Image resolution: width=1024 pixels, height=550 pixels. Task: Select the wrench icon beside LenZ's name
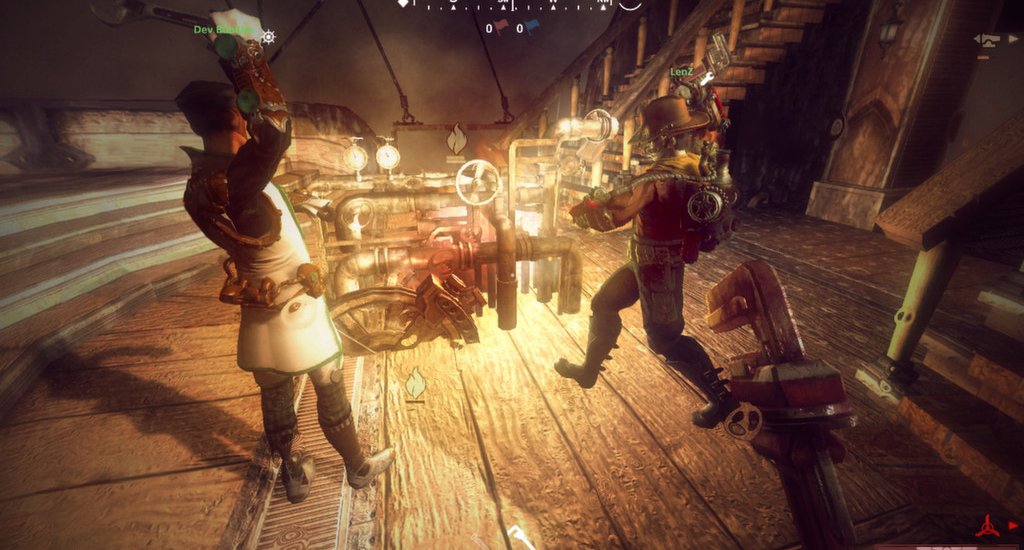pyautogui.click(x=706, y=77)
